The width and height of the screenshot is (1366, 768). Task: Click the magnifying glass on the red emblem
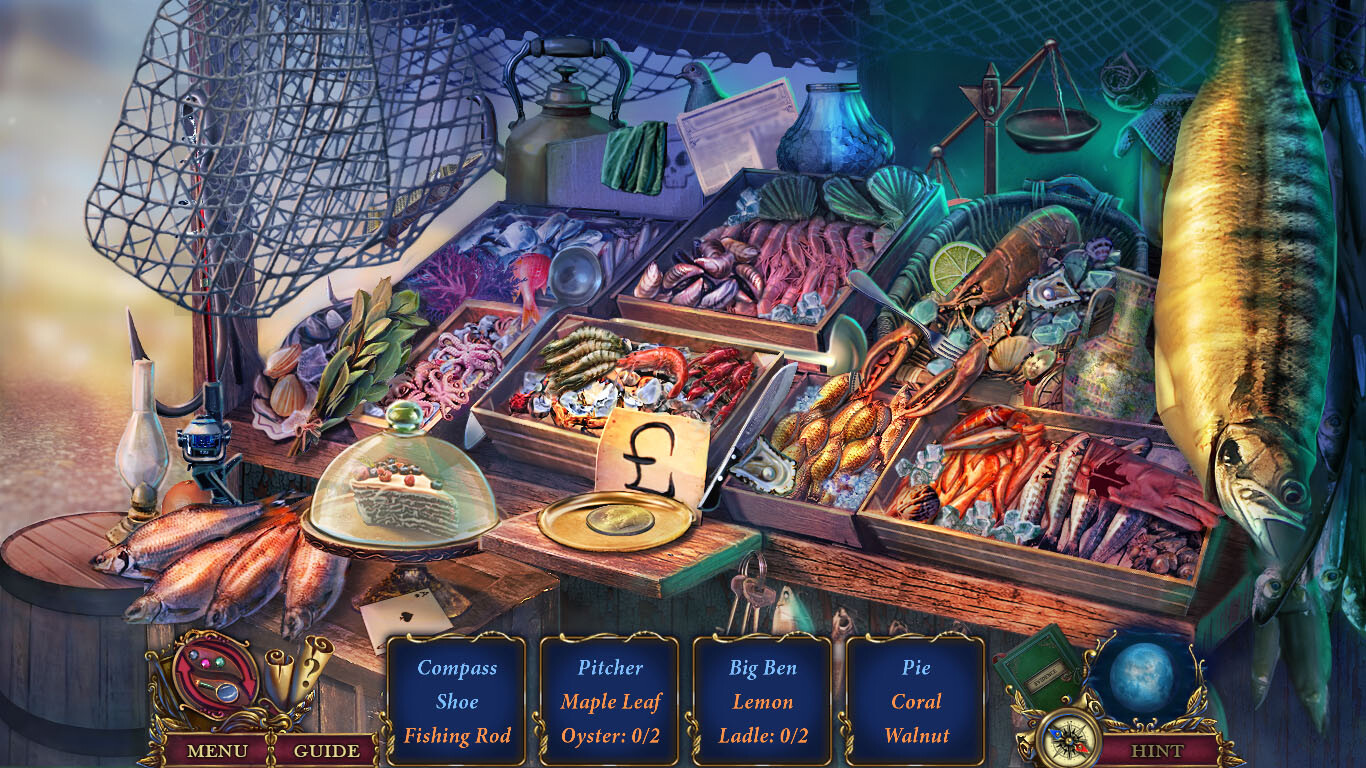coord(229,694)
